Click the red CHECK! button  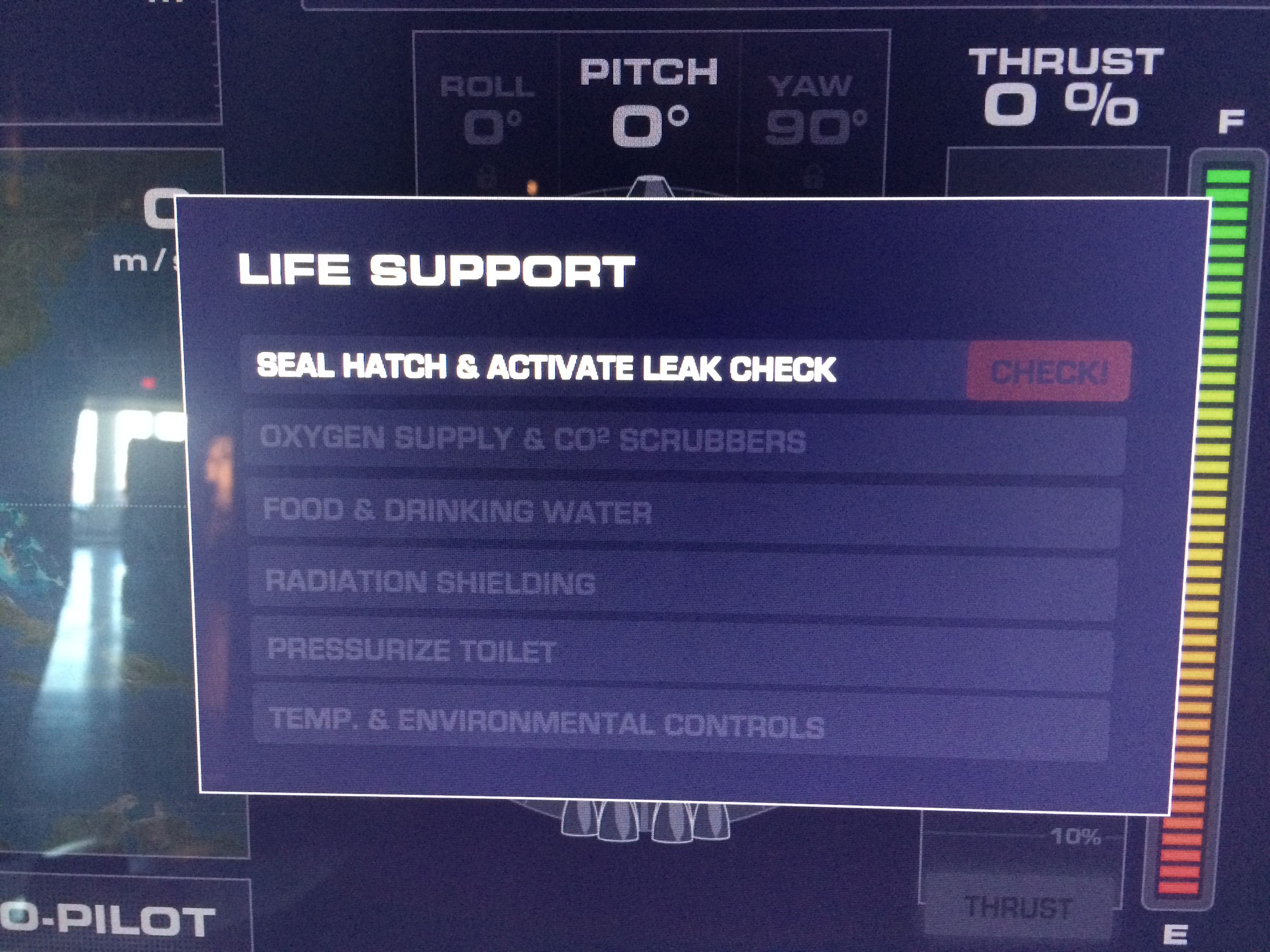pos(1048,371)
